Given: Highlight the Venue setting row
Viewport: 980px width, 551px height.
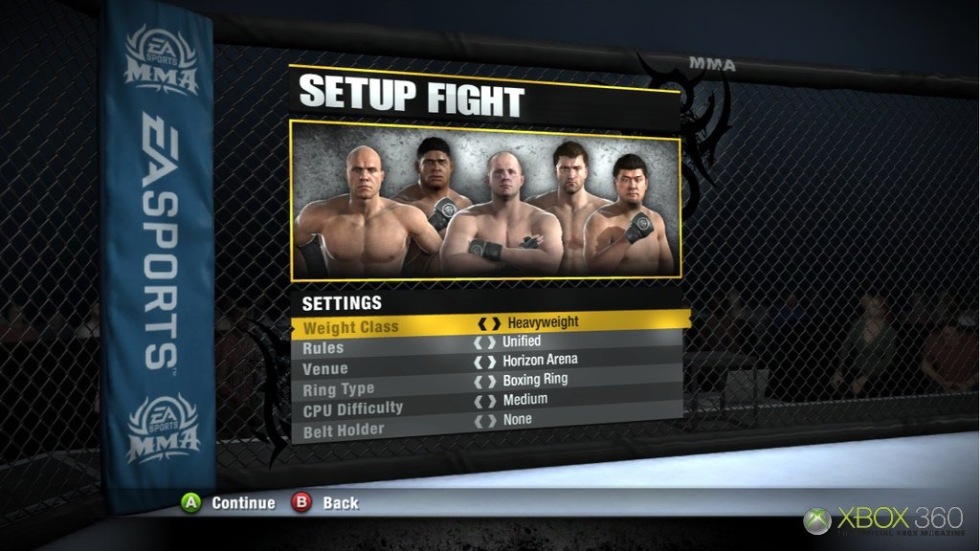Looking at the screenshot, I should coord(325,369).
